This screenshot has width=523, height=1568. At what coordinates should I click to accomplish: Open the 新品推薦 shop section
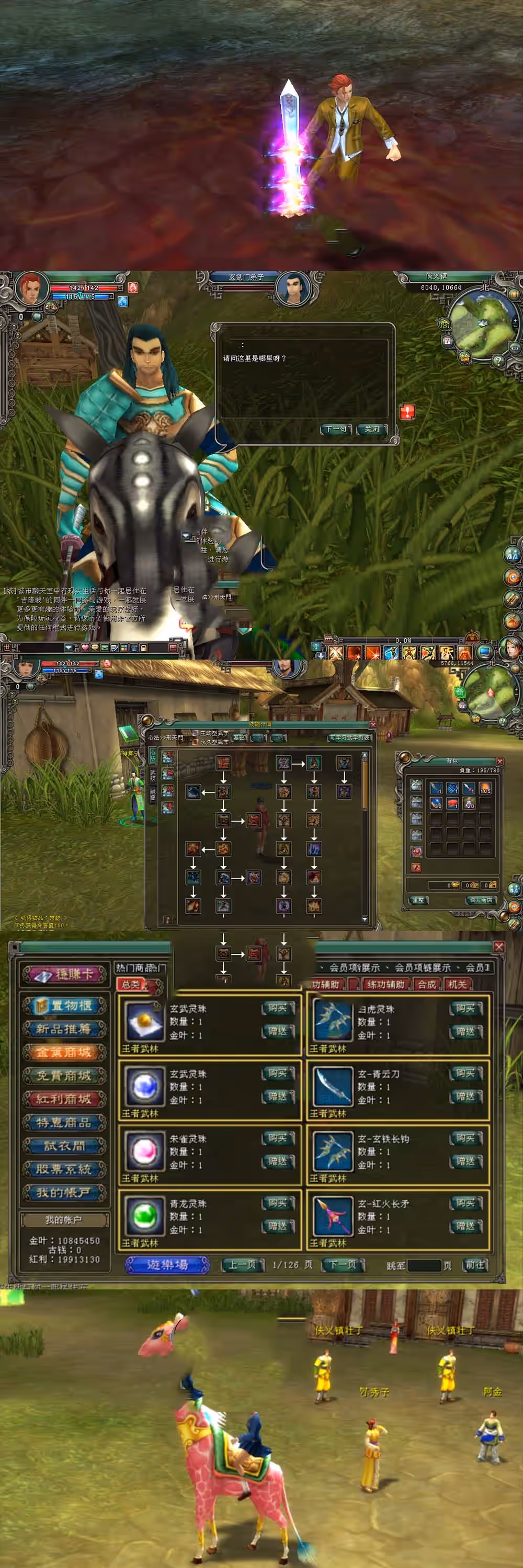point(64,1029)
